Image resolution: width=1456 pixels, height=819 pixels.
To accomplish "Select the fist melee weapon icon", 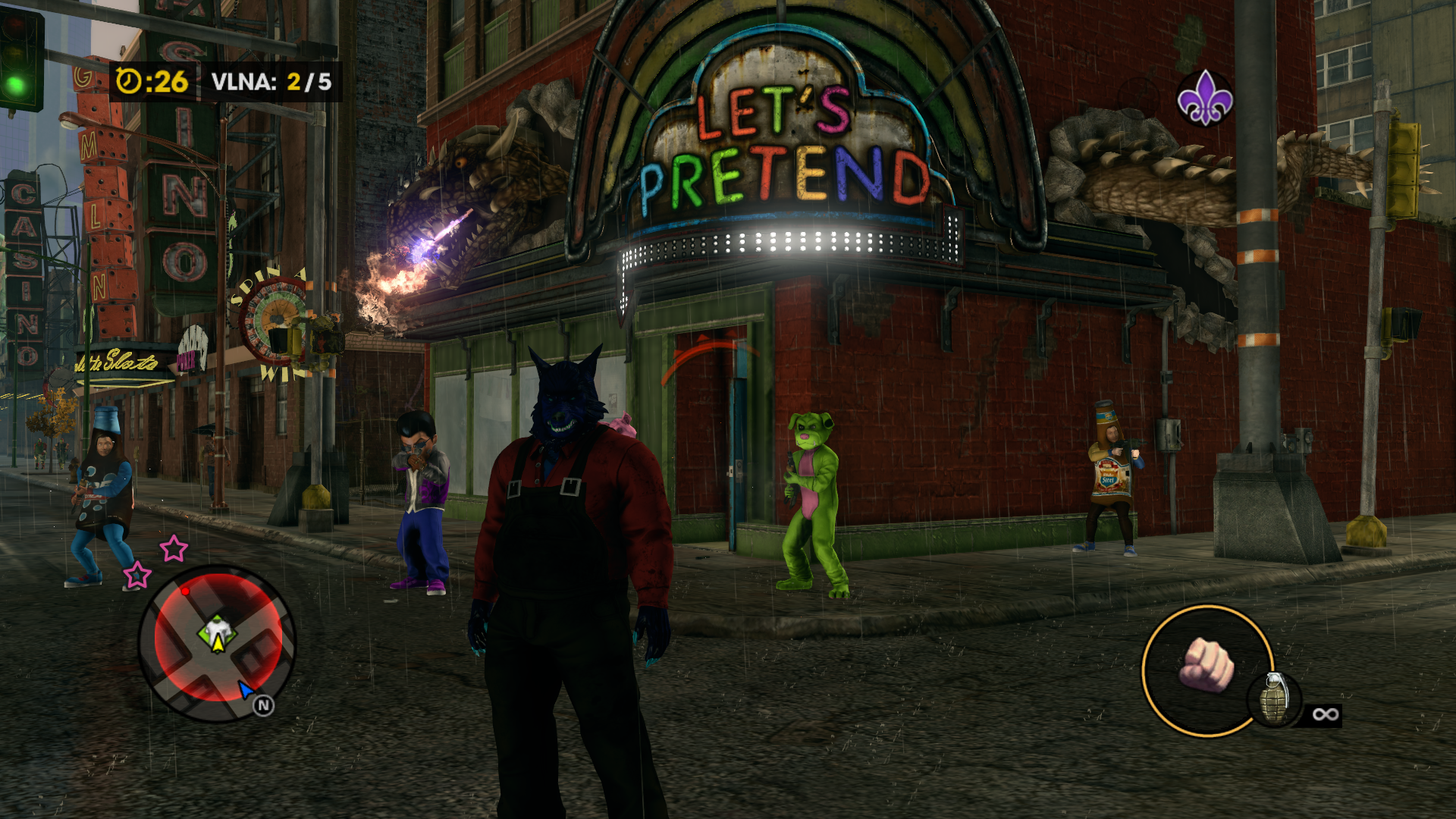I will pos(1206,665).
